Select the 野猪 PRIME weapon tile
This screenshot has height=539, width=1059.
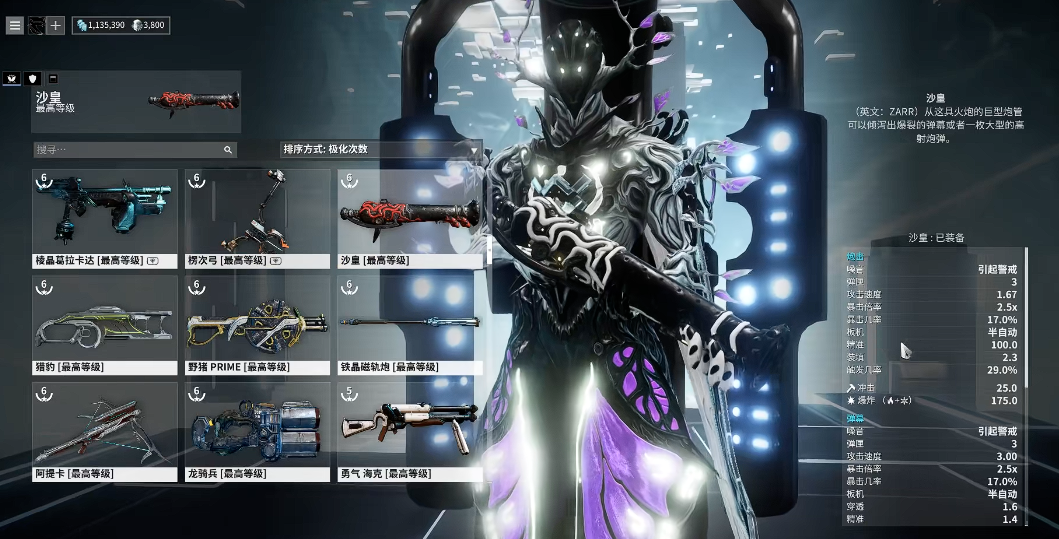[258, 325]
